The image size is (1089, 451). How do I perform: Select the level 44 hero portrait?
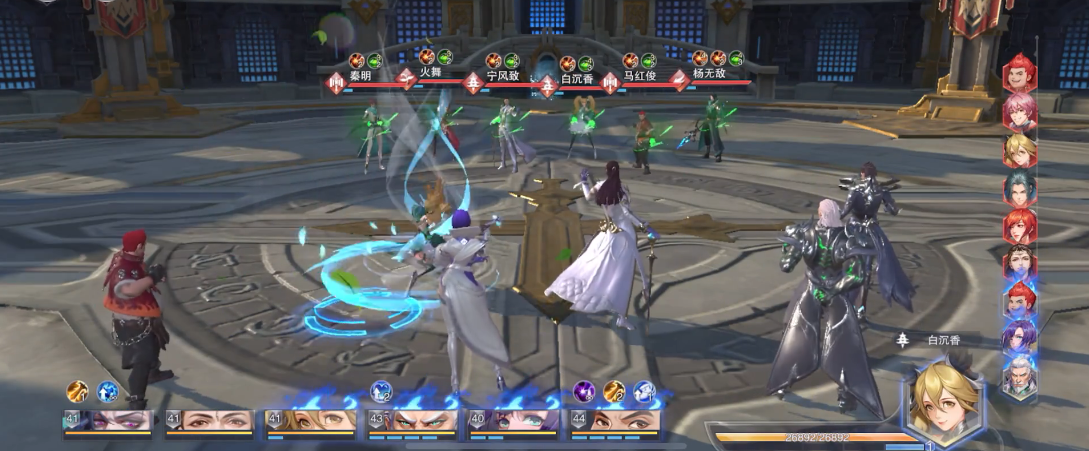coord(612,421)
